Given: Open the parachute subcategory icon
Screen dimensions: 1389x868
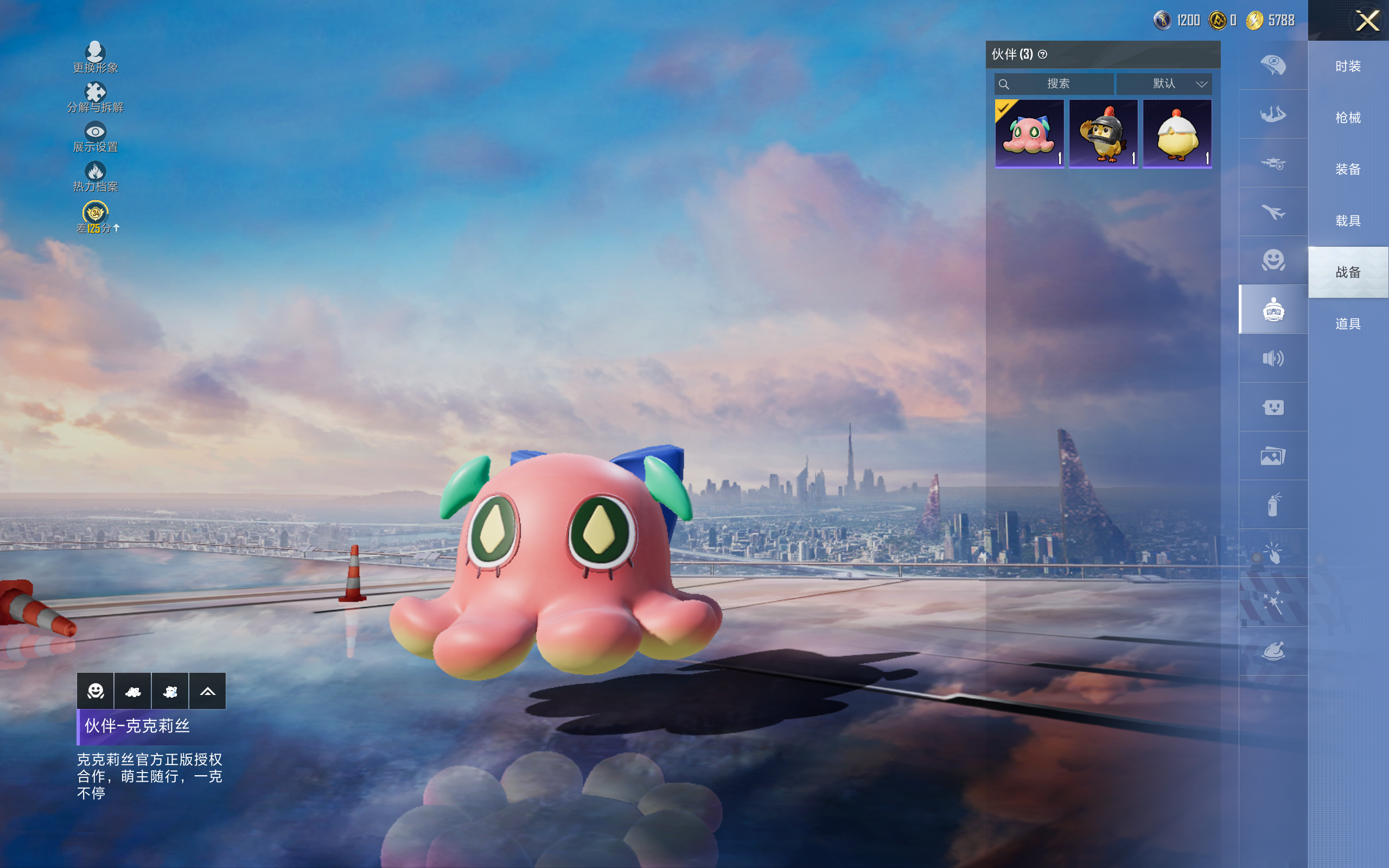Looking at the screenshot, I should click(1273, 65).
